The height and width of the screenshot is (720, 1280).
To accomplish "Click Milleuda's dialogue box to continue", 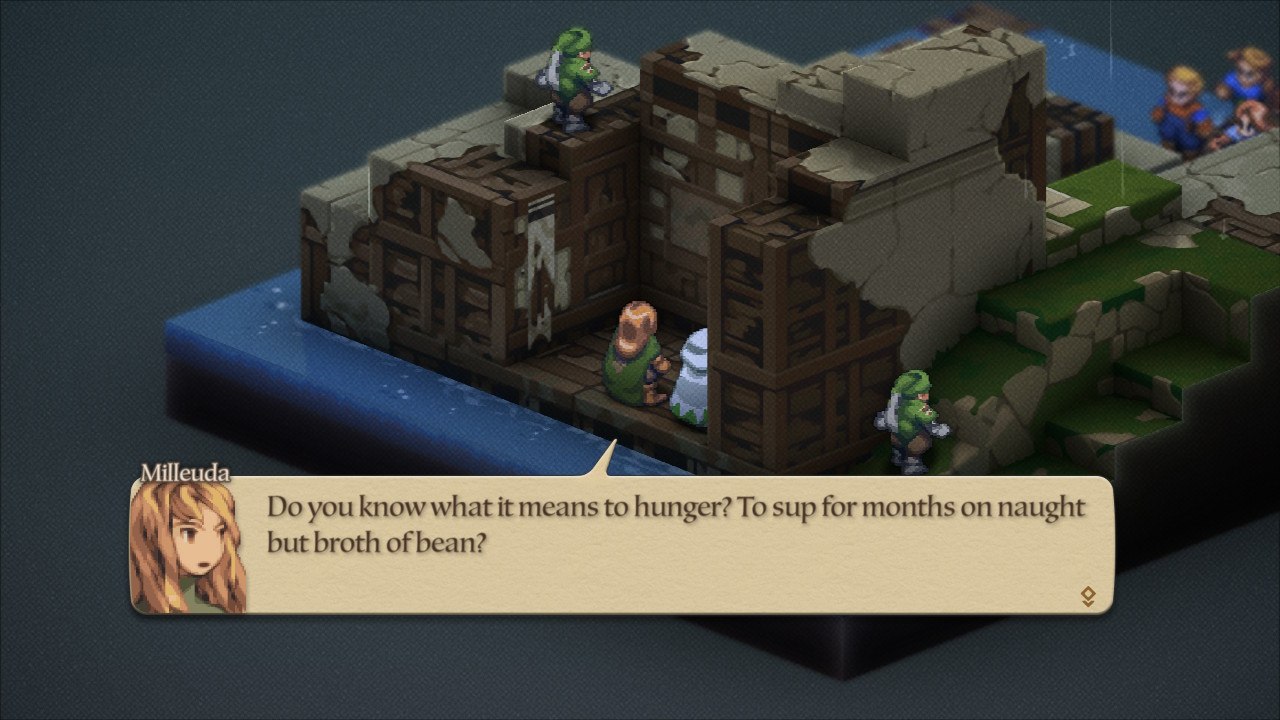I will click(676, 546).
